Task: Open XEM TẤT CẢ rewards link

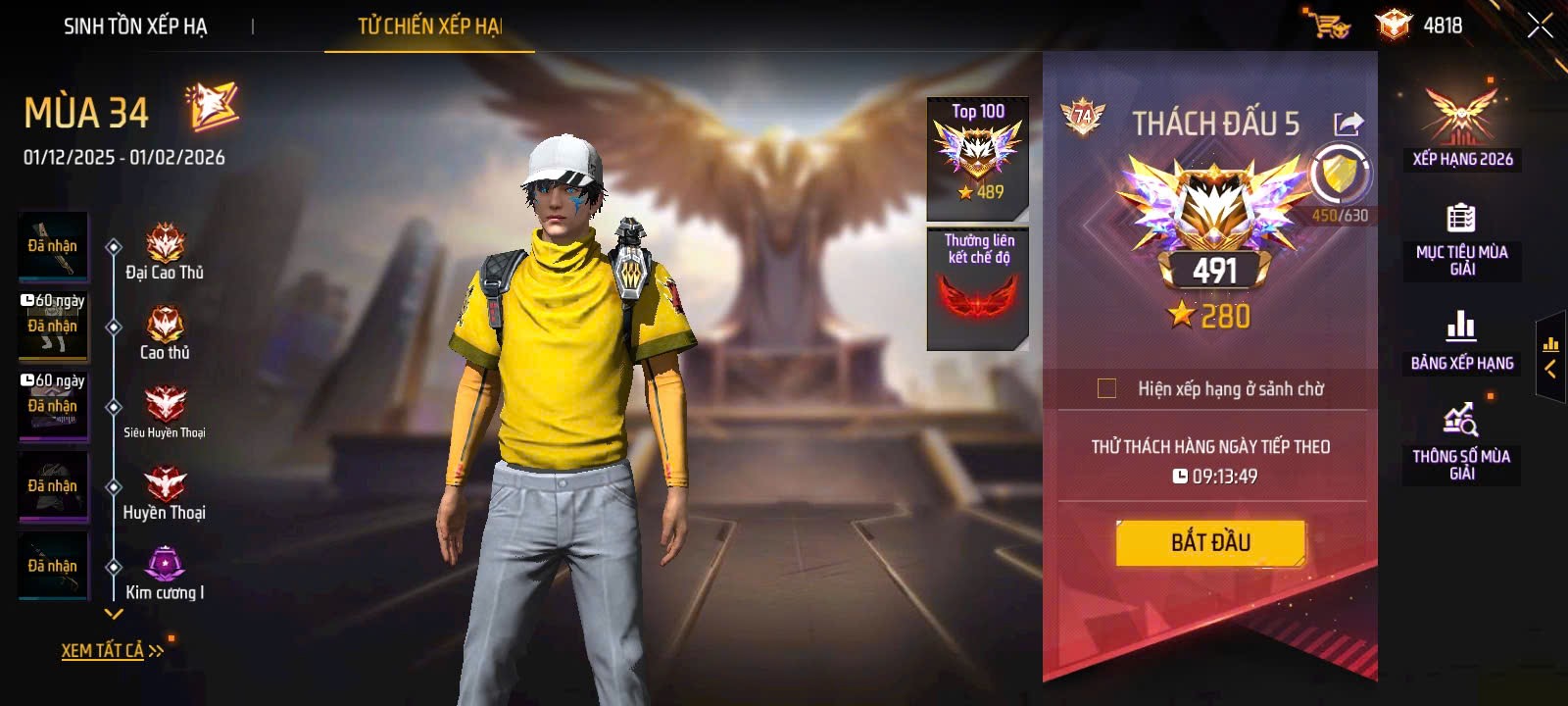Action: pos(101,648)
